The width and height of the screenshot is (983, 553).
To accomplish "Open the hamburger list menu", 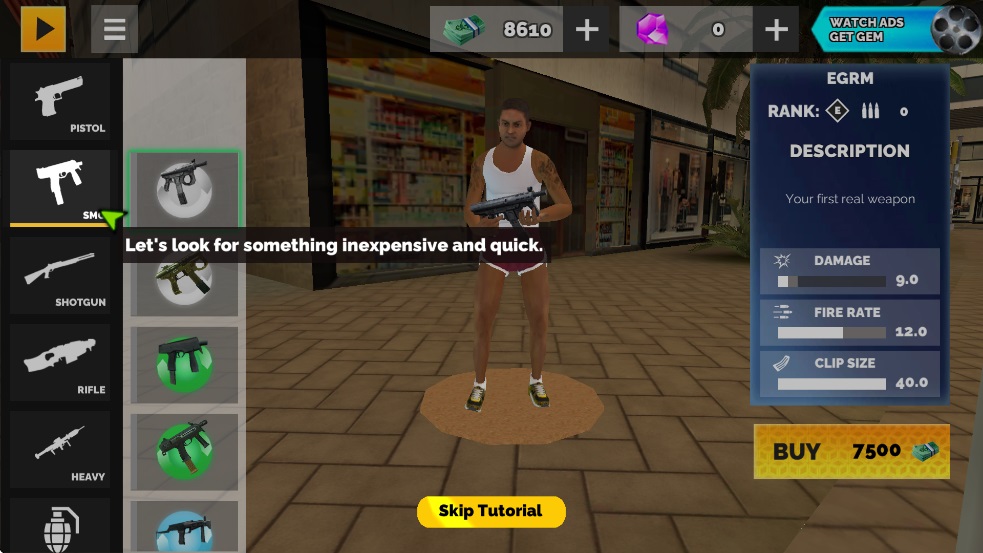I will click(x=114, y=29).
